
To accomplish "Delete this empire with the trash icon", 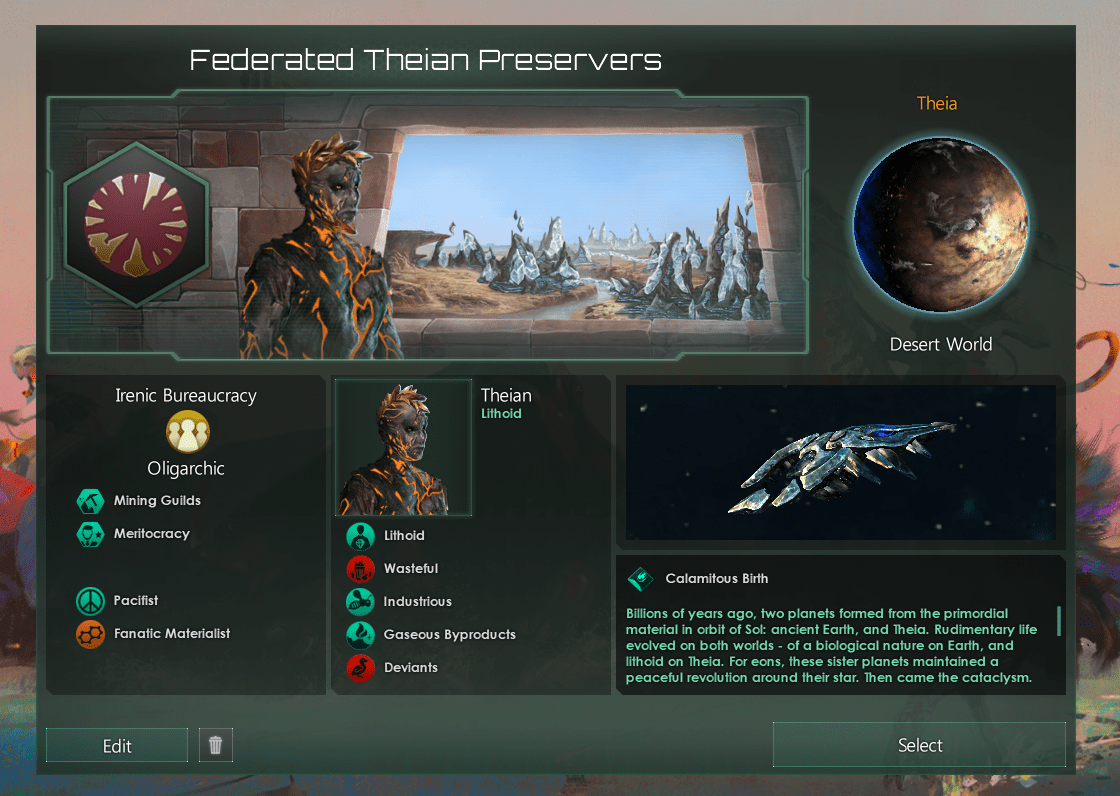I will (x=216, y=745).
